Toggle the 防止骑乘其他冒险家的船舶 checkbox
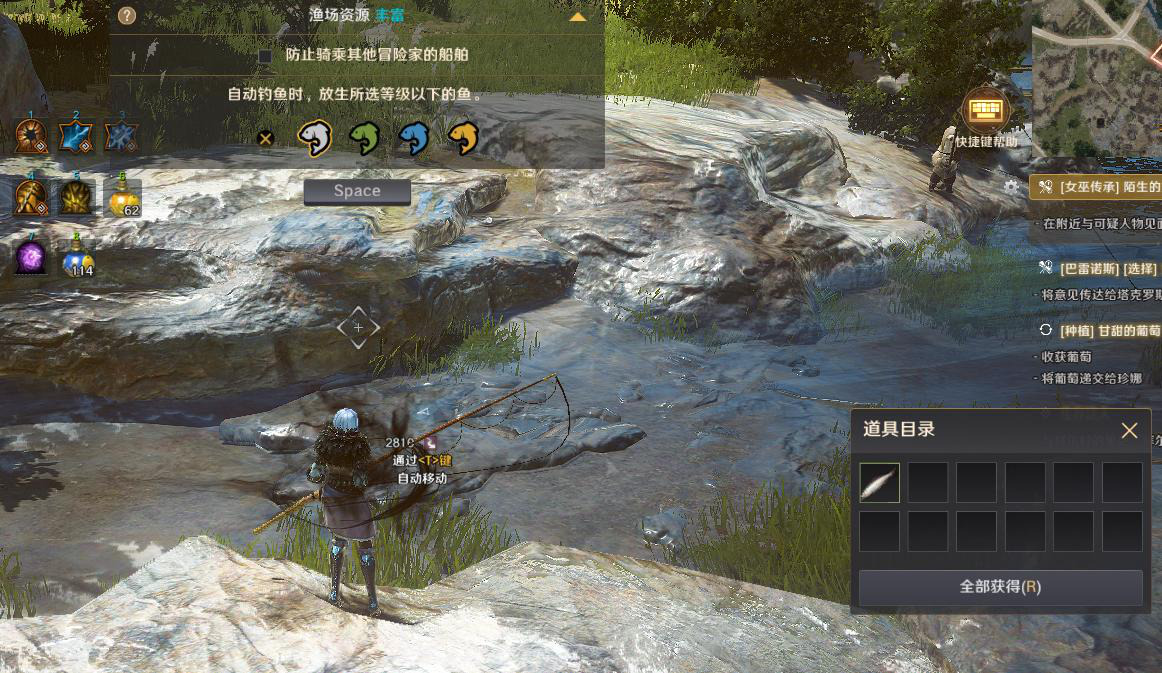The width and height of the screenshot is (1162, 673). coord(265,56)
